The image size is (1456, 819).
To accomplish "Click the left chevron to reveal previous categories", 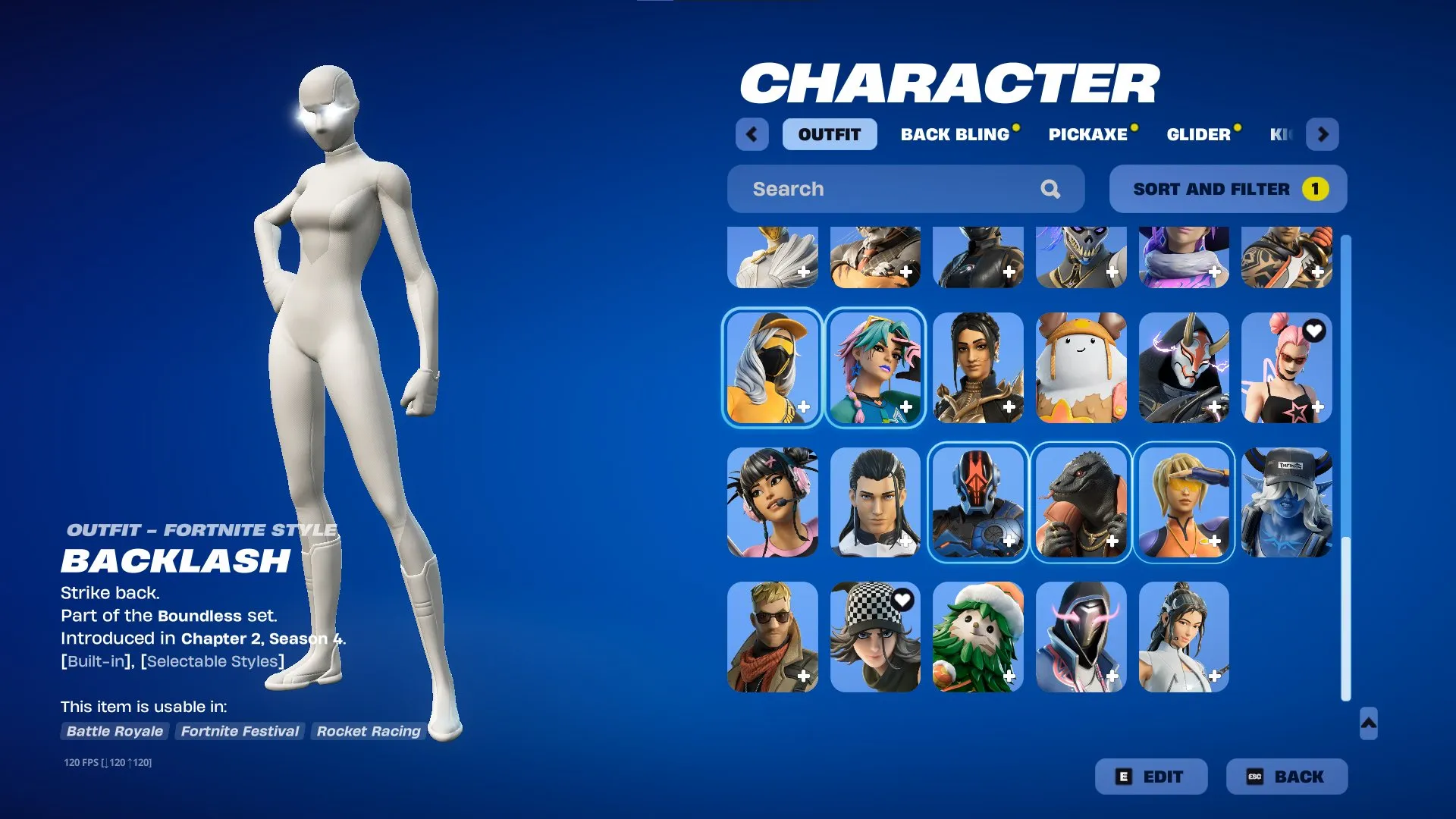I will pos(752,133).
